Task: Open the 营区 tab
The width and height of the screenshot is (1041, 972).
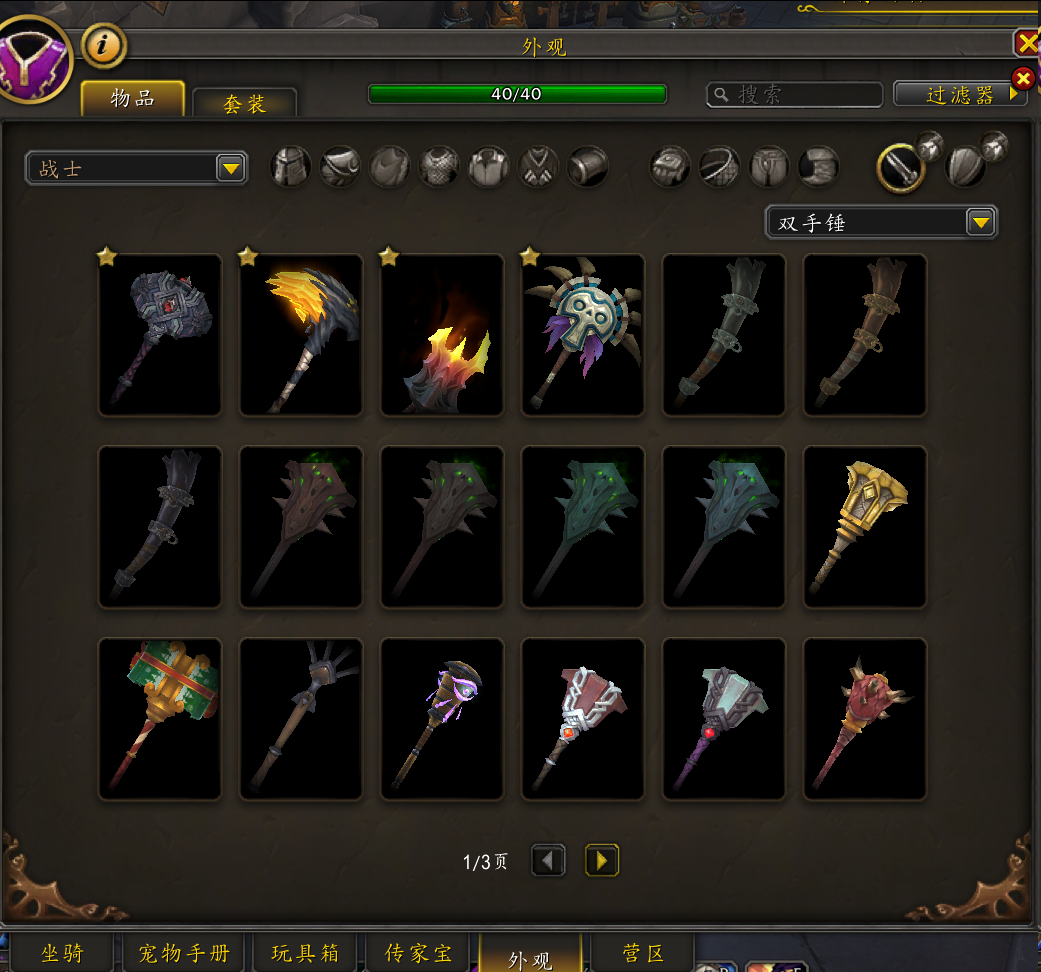Action: 641,953
